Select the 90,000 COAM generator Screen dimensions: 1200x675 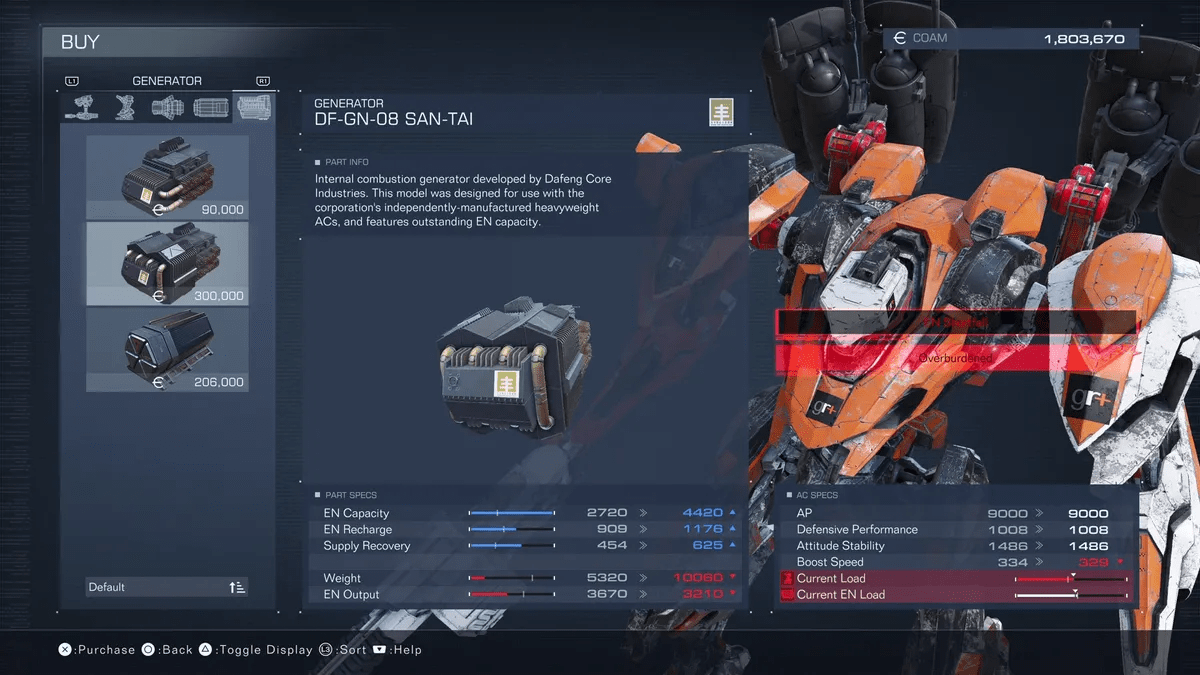click(x=167, y=178)
